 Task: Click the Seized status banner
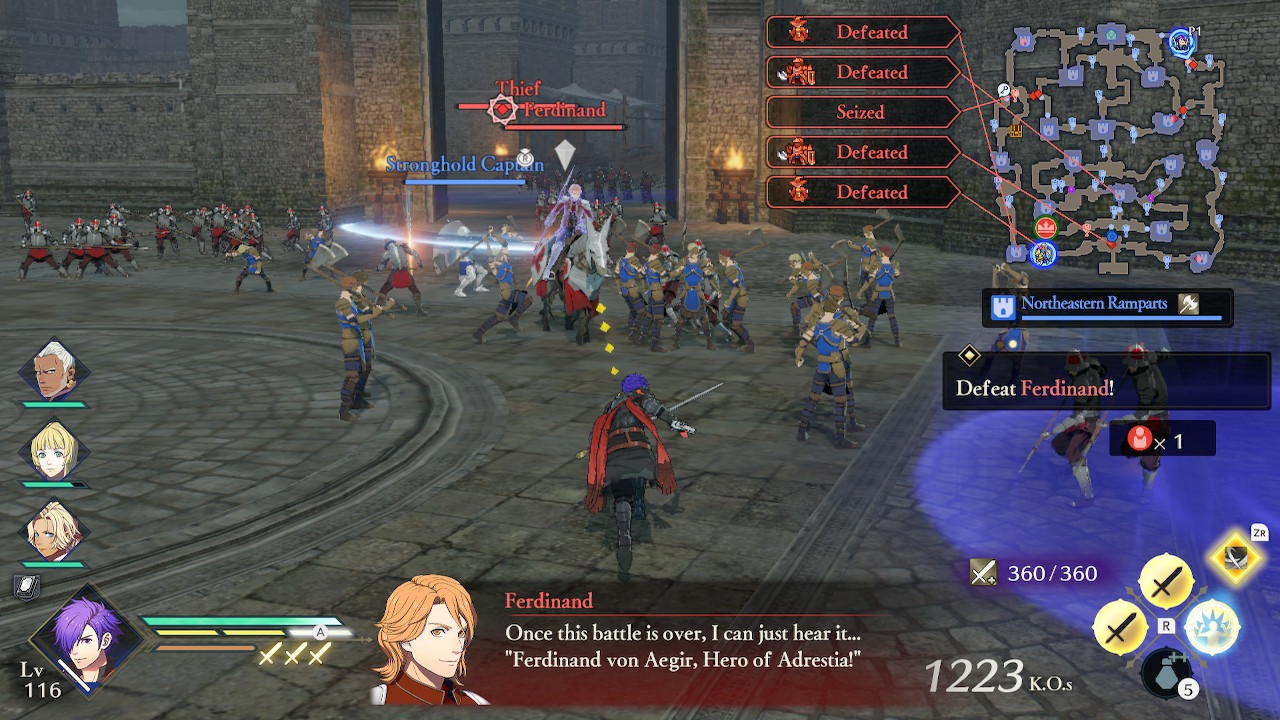click(x=862, y=112)
